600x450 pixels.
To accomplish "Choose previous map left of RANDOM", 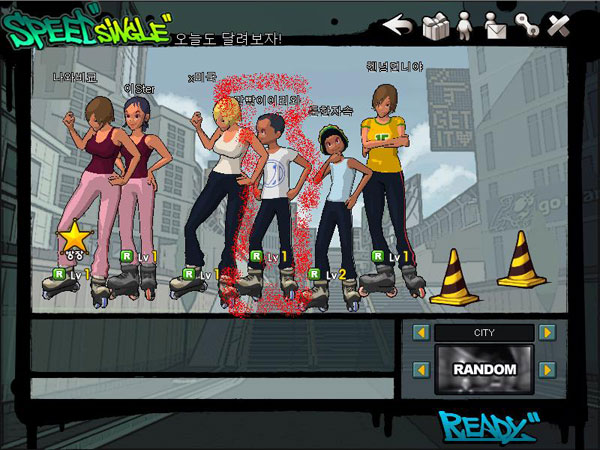I will (x=421, y=370).
